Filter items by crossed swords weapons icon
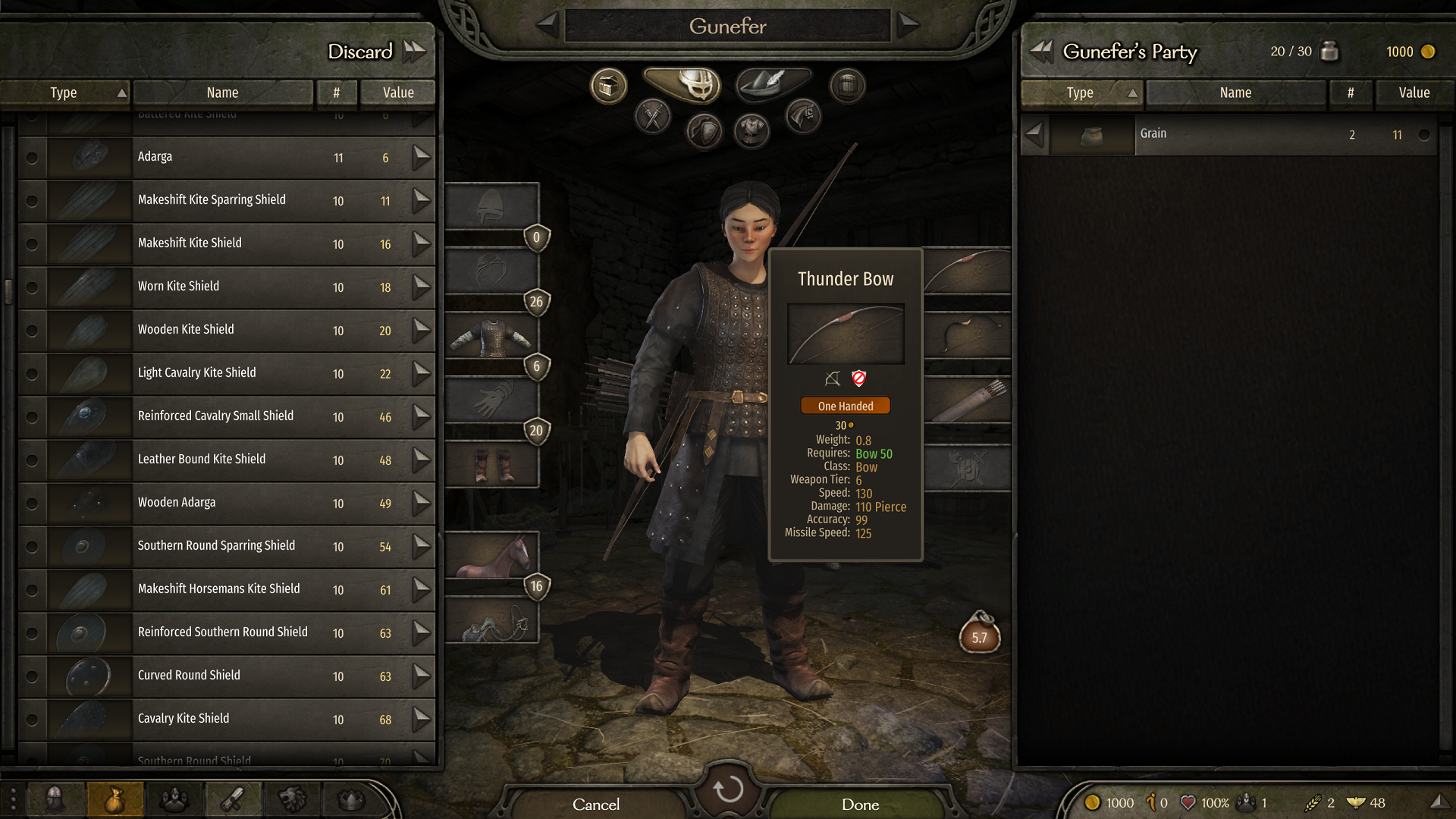 click(x=653, y=116)
